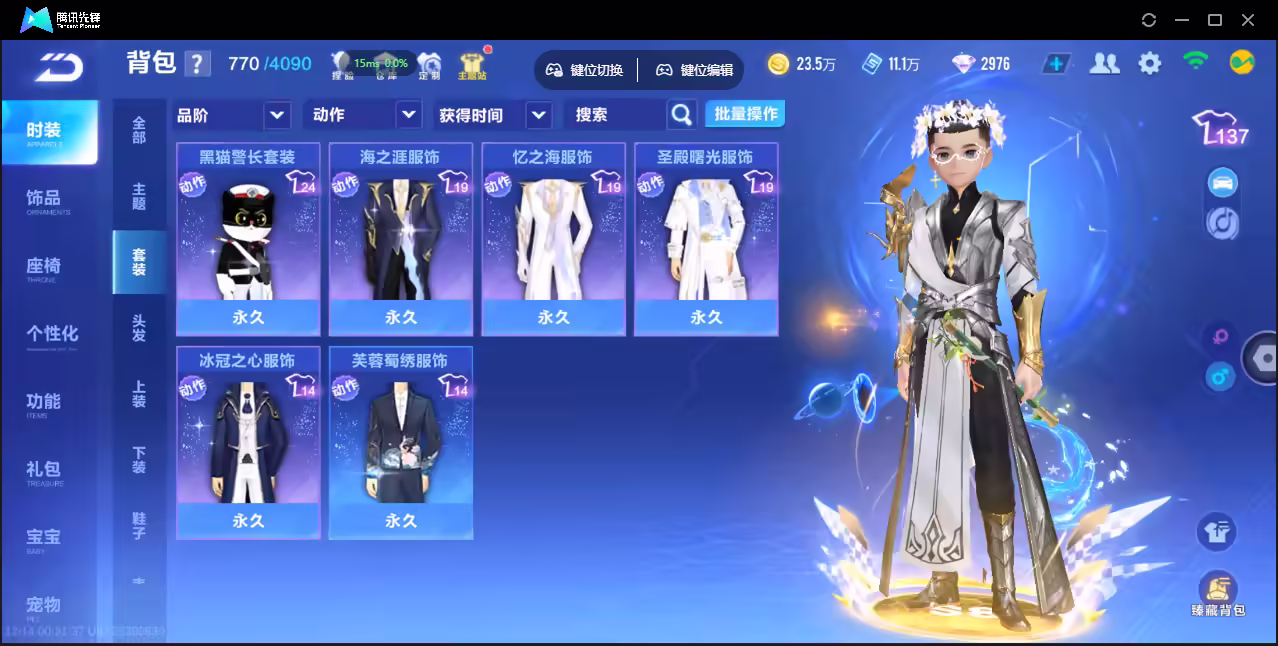
Task: Open the 动作 filter dropdown
Action: (x=408, y=115)
